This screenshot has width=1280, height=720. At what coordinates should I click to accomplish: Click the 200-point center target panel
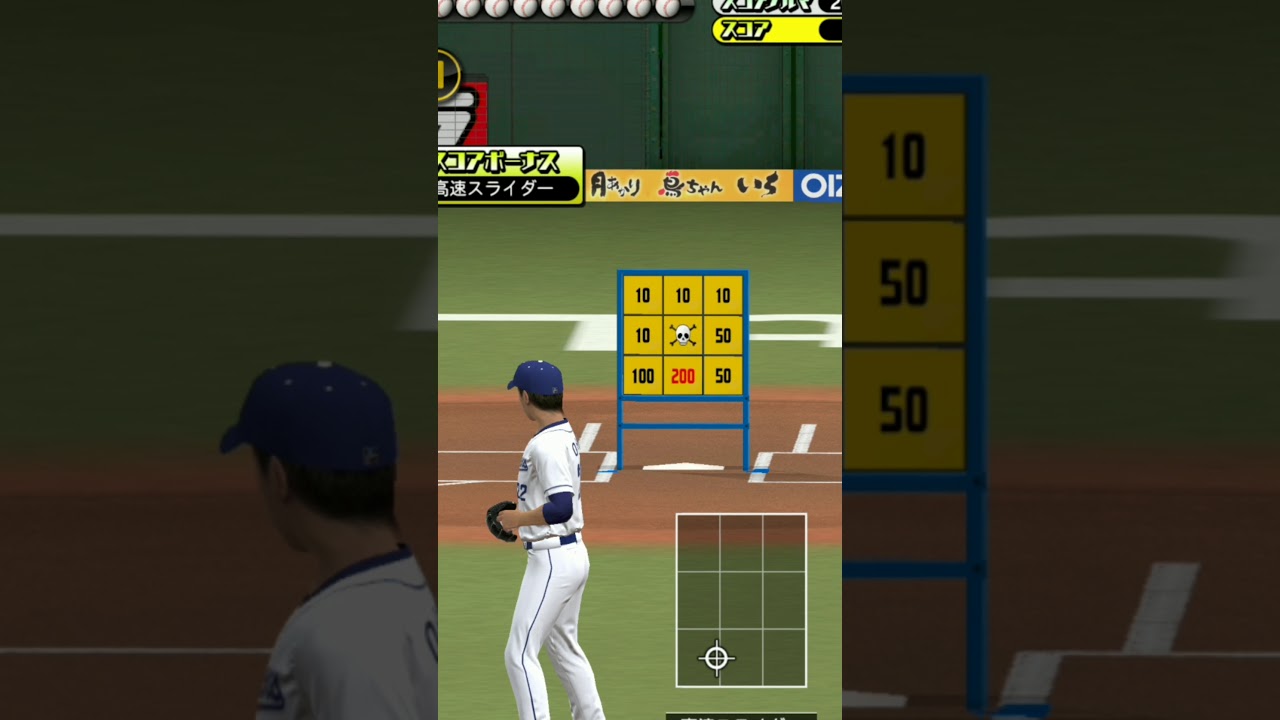(683, 377)
